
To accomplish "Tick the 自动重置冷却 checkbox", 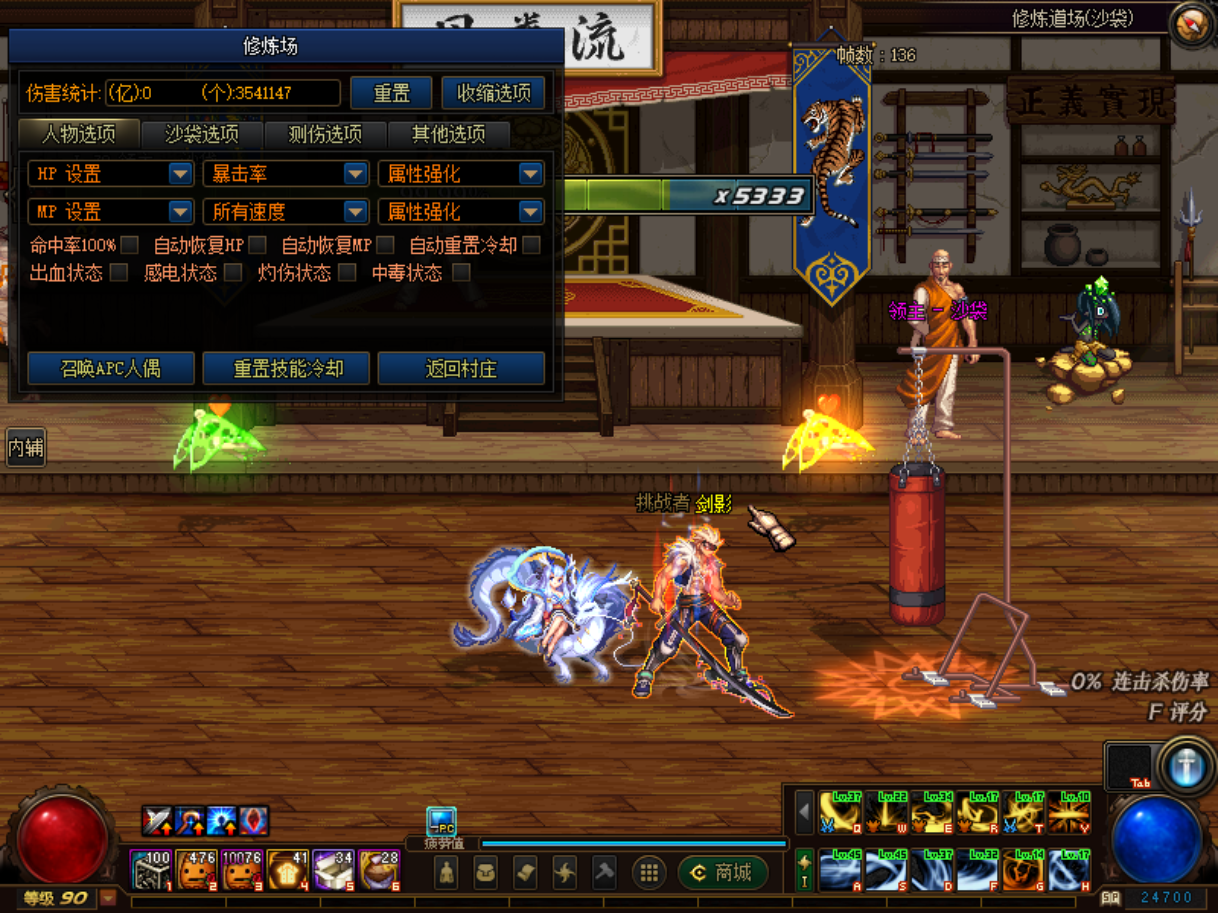I will tap(532, 245).
